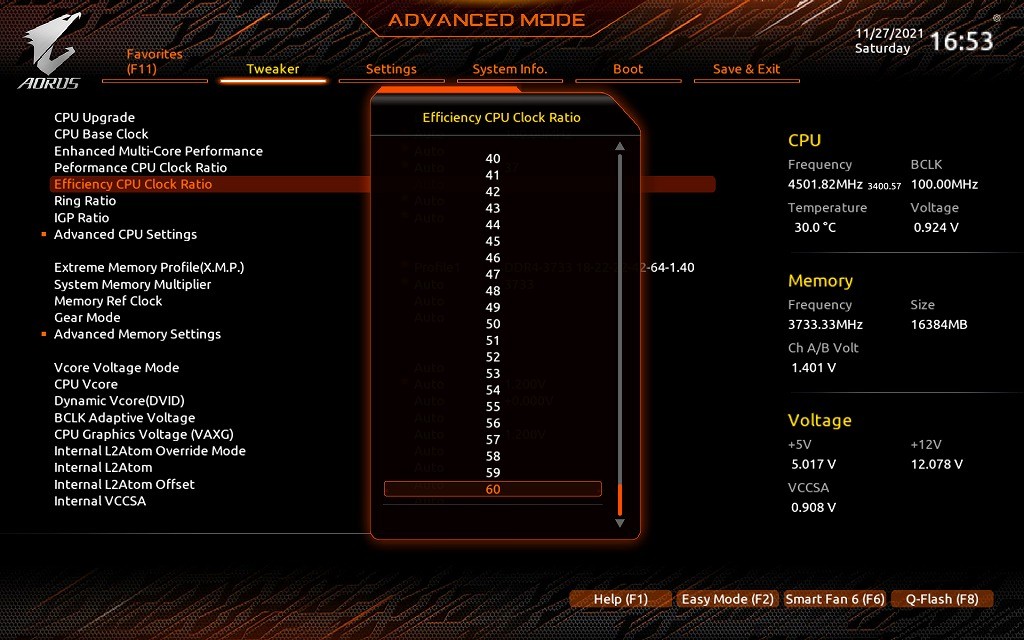Switch to the System Info. tab
Image resolution: width=1024 pixels, height=640 pixels.
pyautogui.click(x=510, y=69)
